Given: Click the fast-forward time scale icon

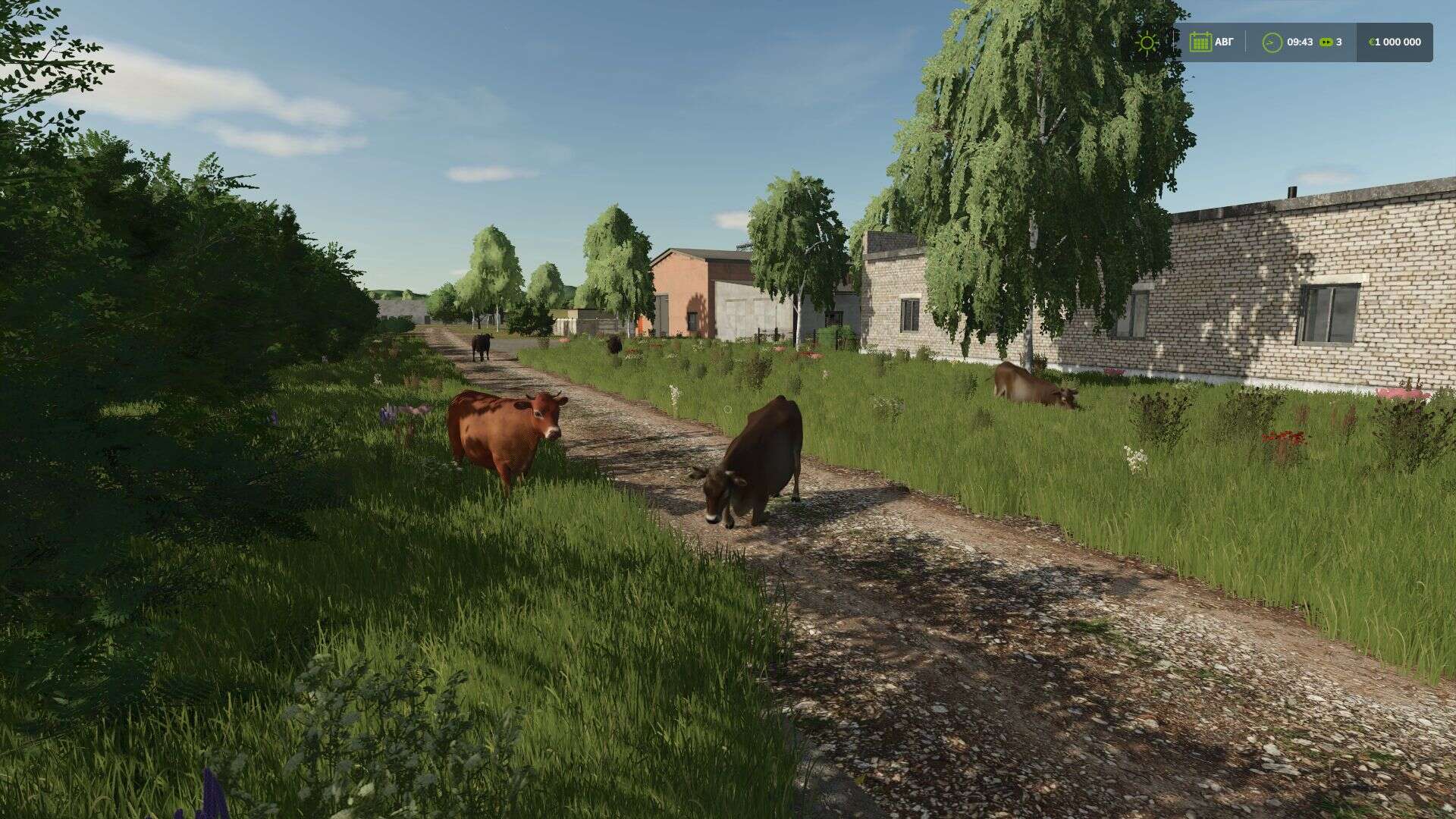Looking at the screenshot, I should coord(1327,42).
